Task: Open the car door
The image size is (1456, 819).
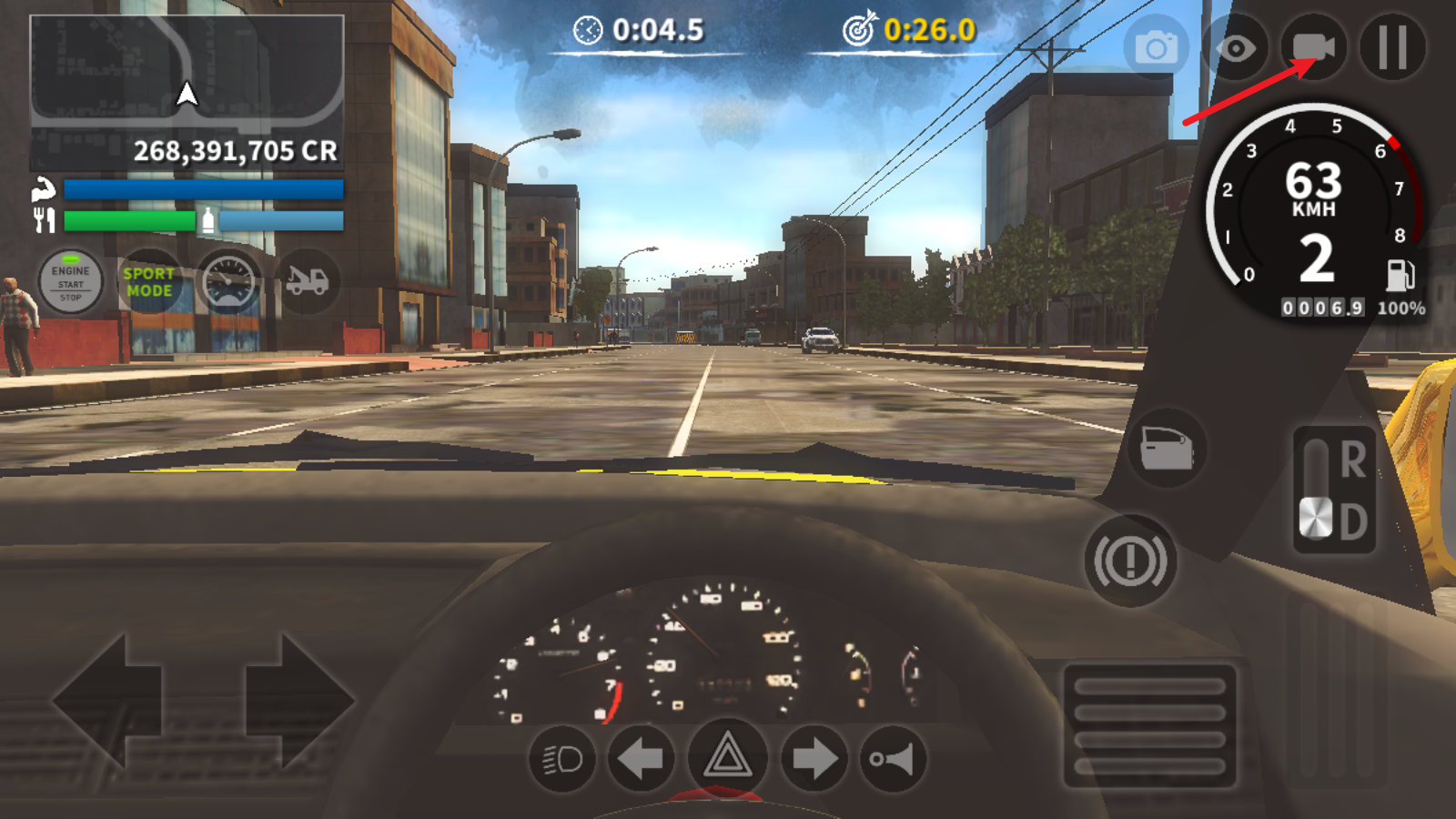Action: click(1167, 448)
